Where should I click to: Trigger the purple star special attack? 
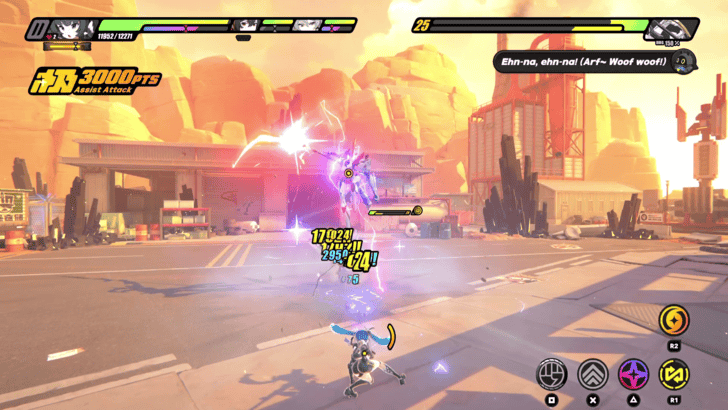(x=633, y=374)
